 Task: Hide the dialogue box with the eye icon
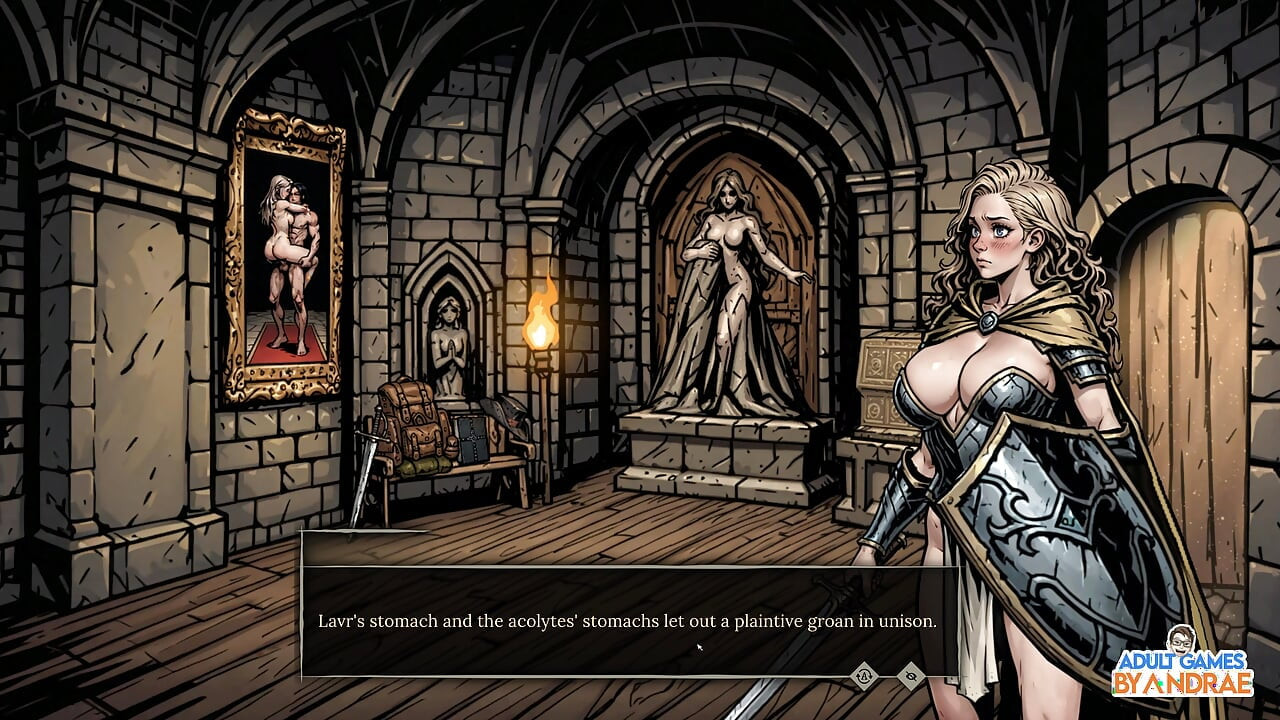(x=910, y=676)
